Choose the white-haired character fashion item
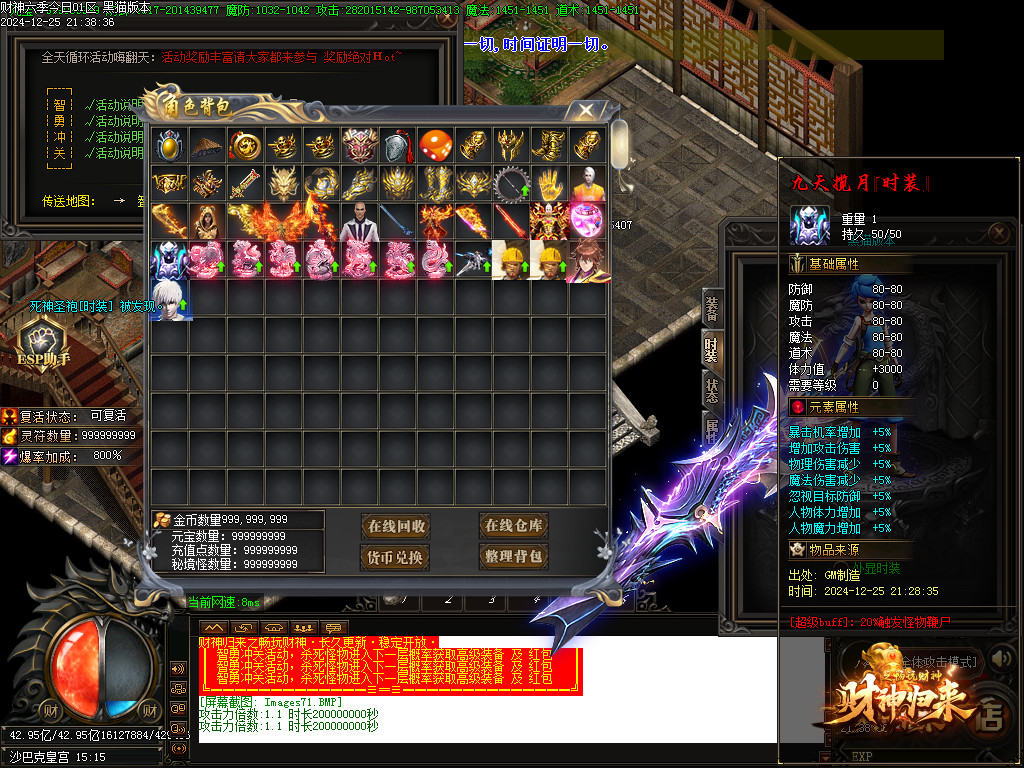The image size is (1024, 768). coord(169,299)
